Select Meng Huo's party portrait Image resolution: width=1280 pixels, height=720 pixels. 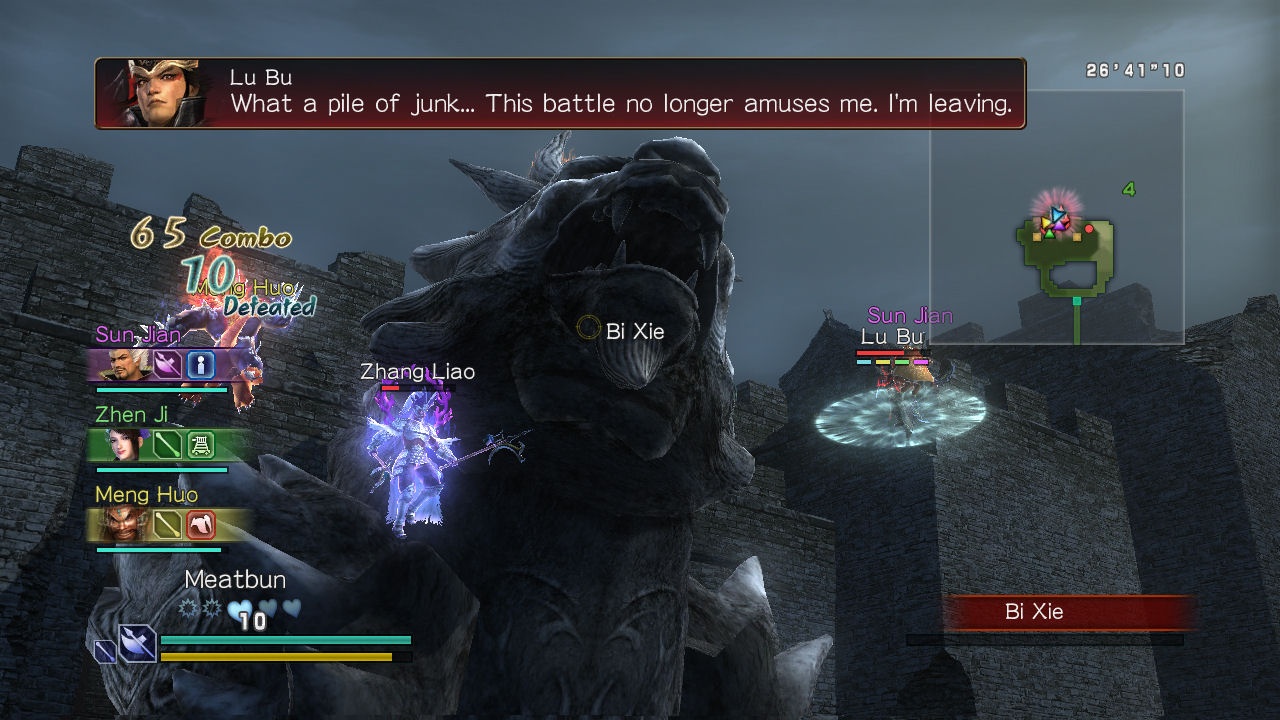(119, 523)
